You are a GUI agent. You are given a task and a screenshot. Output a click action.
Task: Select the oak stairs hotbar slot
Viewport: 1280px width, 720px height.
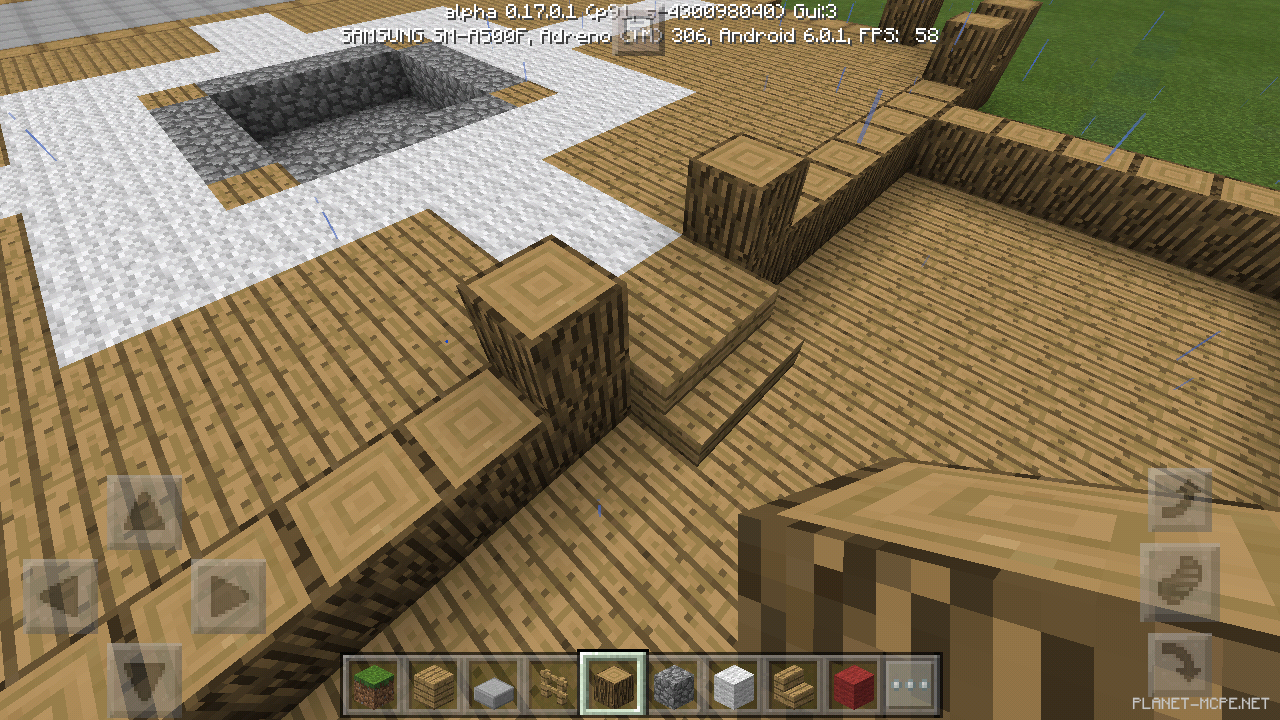[792, 685]
